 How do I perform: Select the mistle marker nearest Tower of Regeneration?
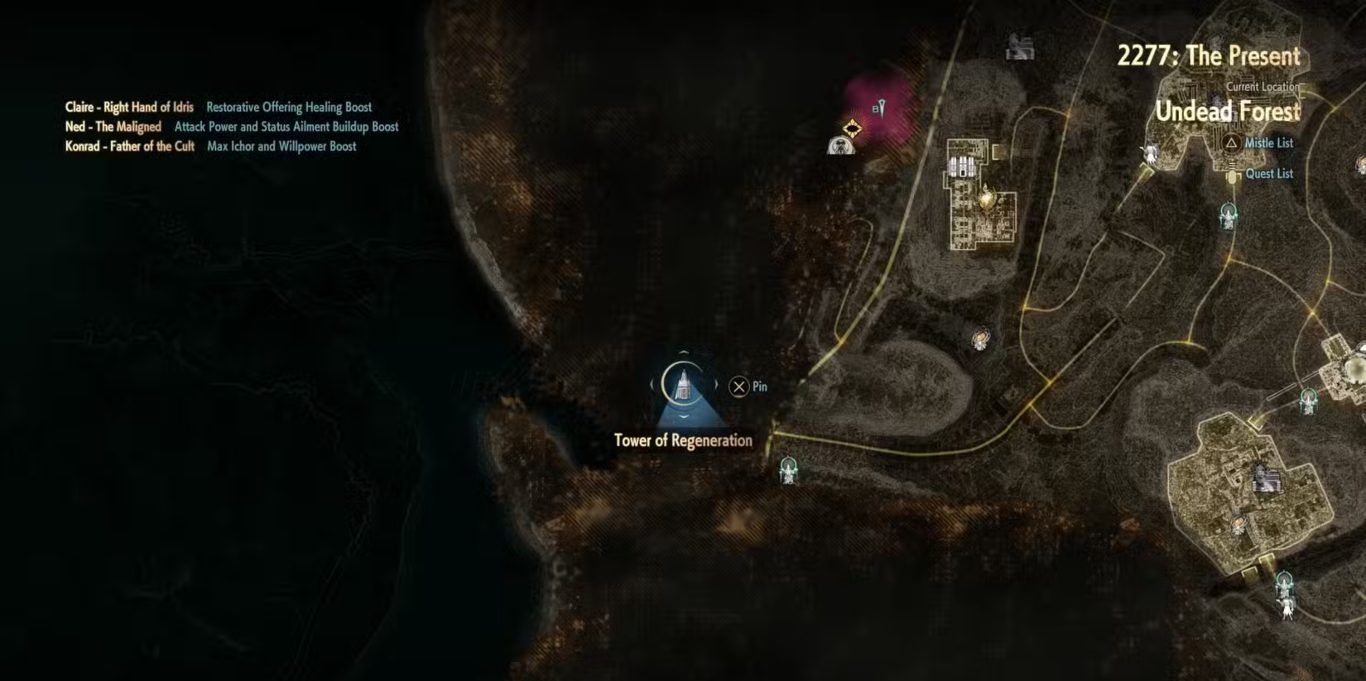coord(789,468)
